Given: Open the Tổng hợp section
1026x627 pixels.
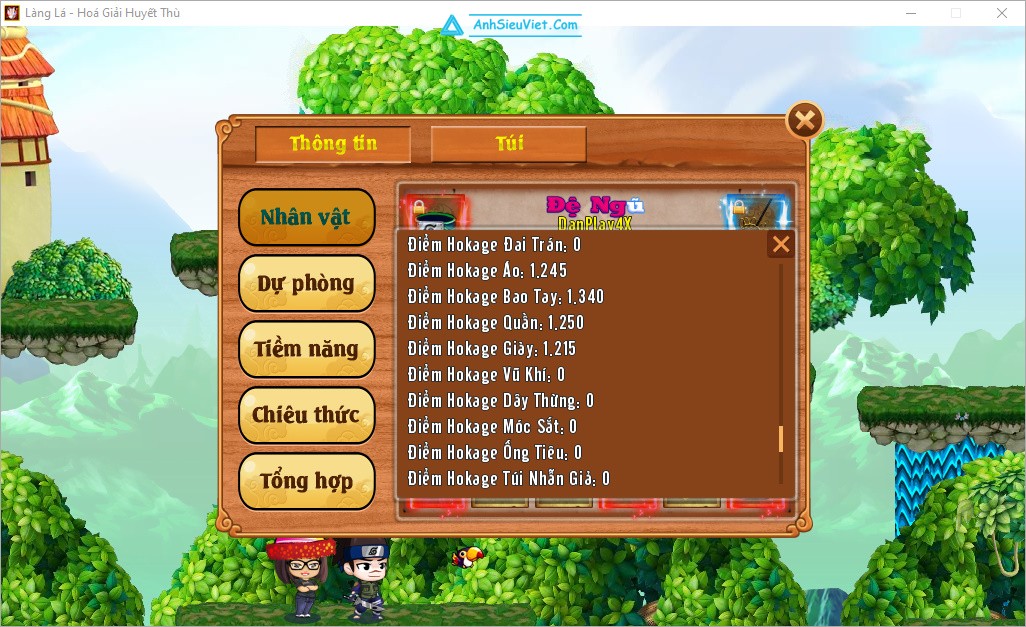Looking at the screenshot, I should [x=306, y=481].
